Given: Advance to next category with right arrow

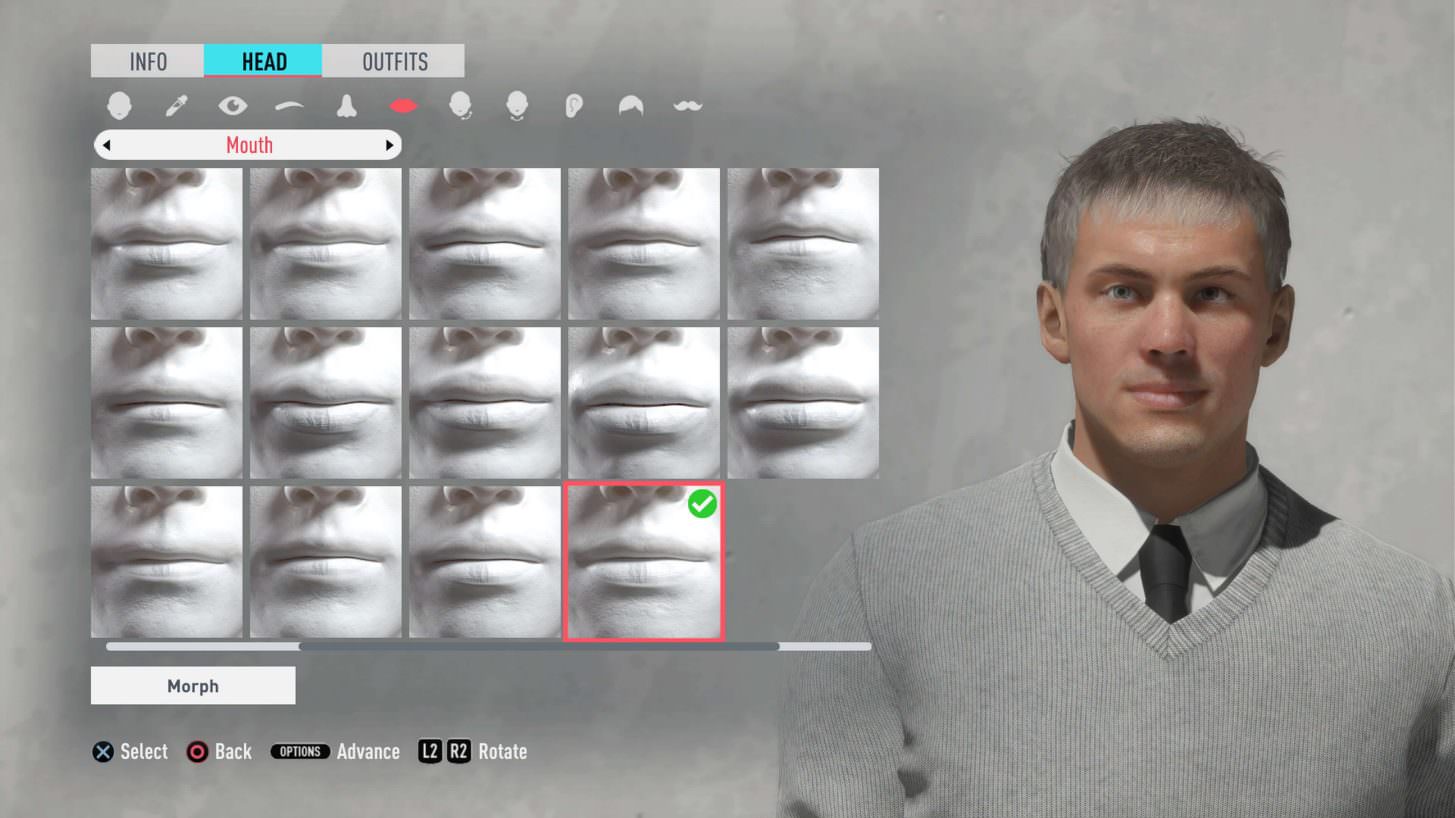Looking at the screenshot, I should click(390, 145).
